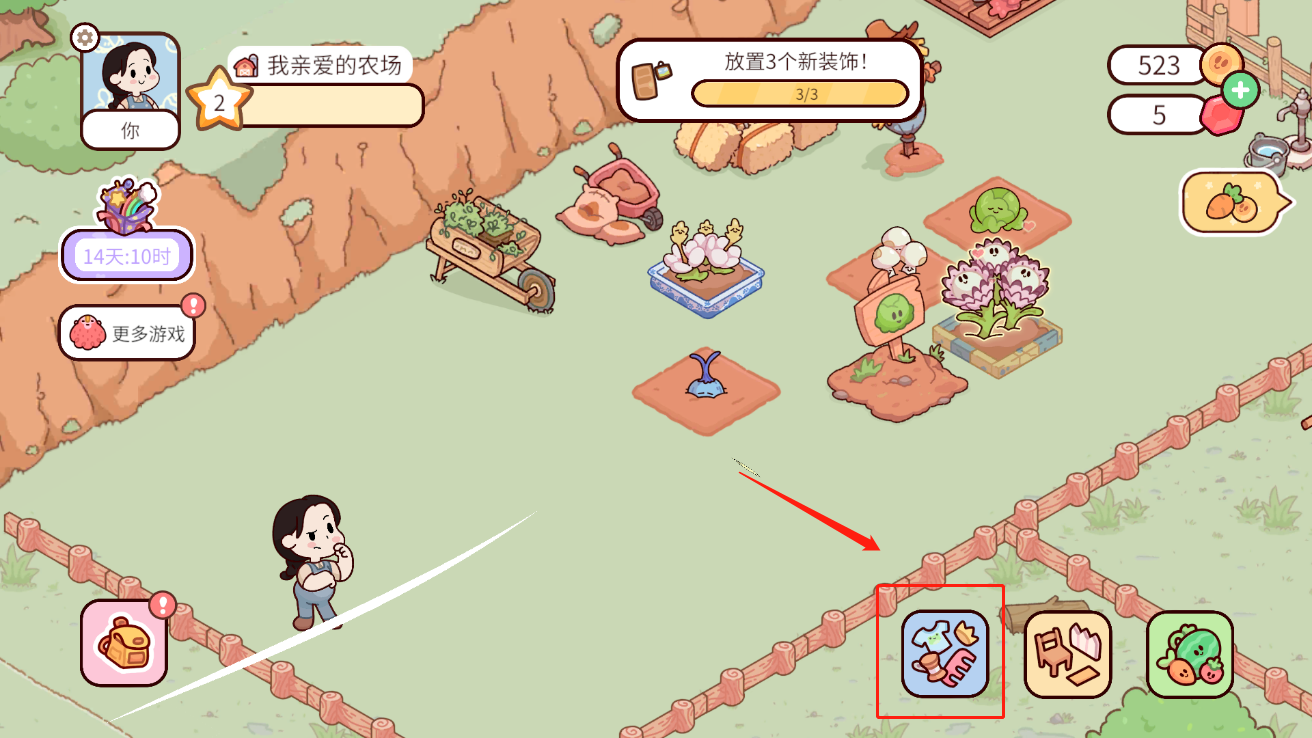The height and width of the screenshot is (738, 1312).
Task: Open the furniture placement panel icon
Action: [1066, 654]
